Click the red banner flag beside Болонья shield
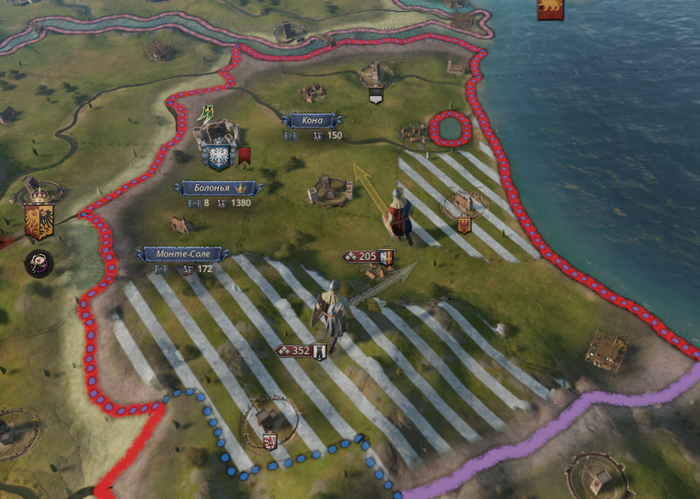700x499 pixels. pos(243,155)
